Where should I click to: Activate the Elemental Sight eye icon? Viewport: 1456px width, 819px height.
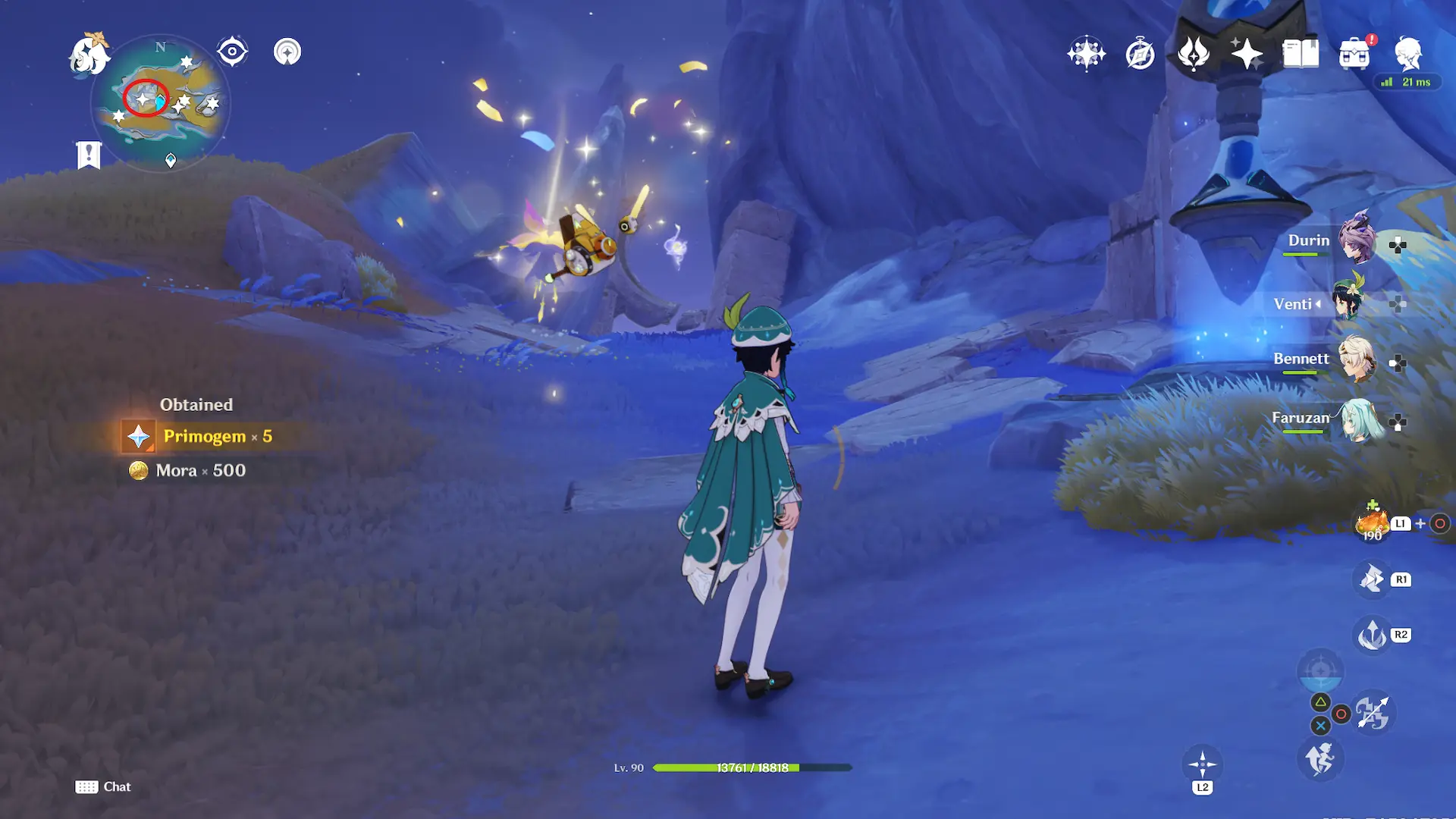click(x=232, y=52)
